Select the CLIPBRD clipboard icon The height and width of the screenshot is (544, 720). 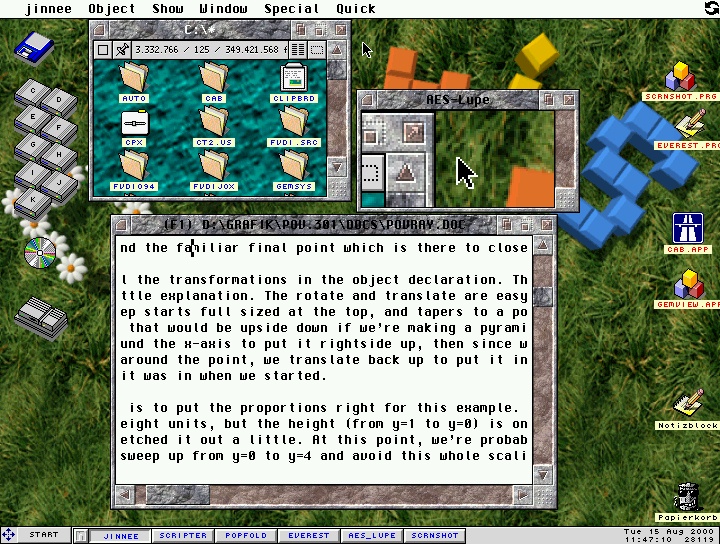point(294,80)
